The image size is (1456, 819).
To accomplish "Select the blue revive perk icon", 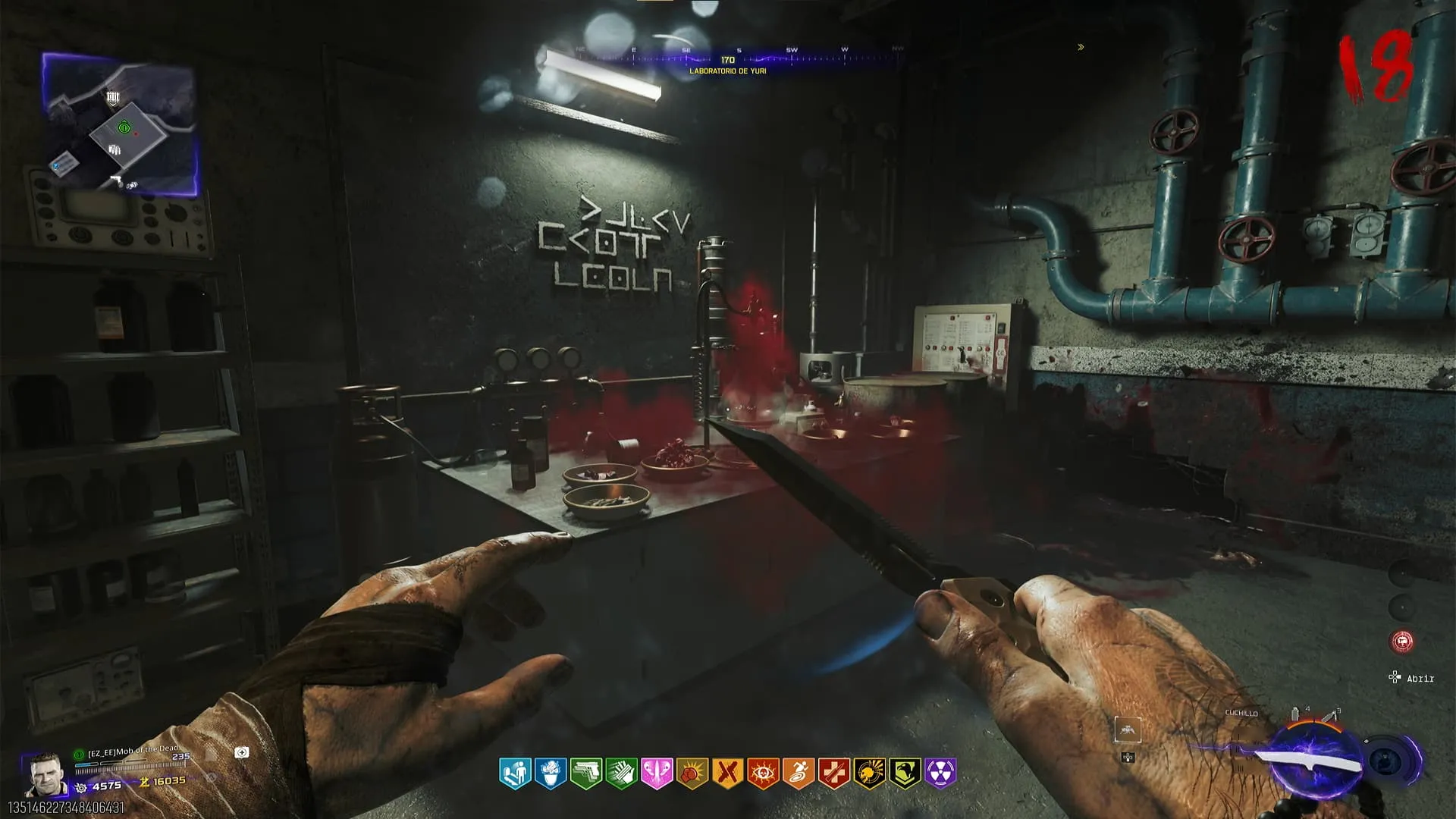I will [515, 773].
